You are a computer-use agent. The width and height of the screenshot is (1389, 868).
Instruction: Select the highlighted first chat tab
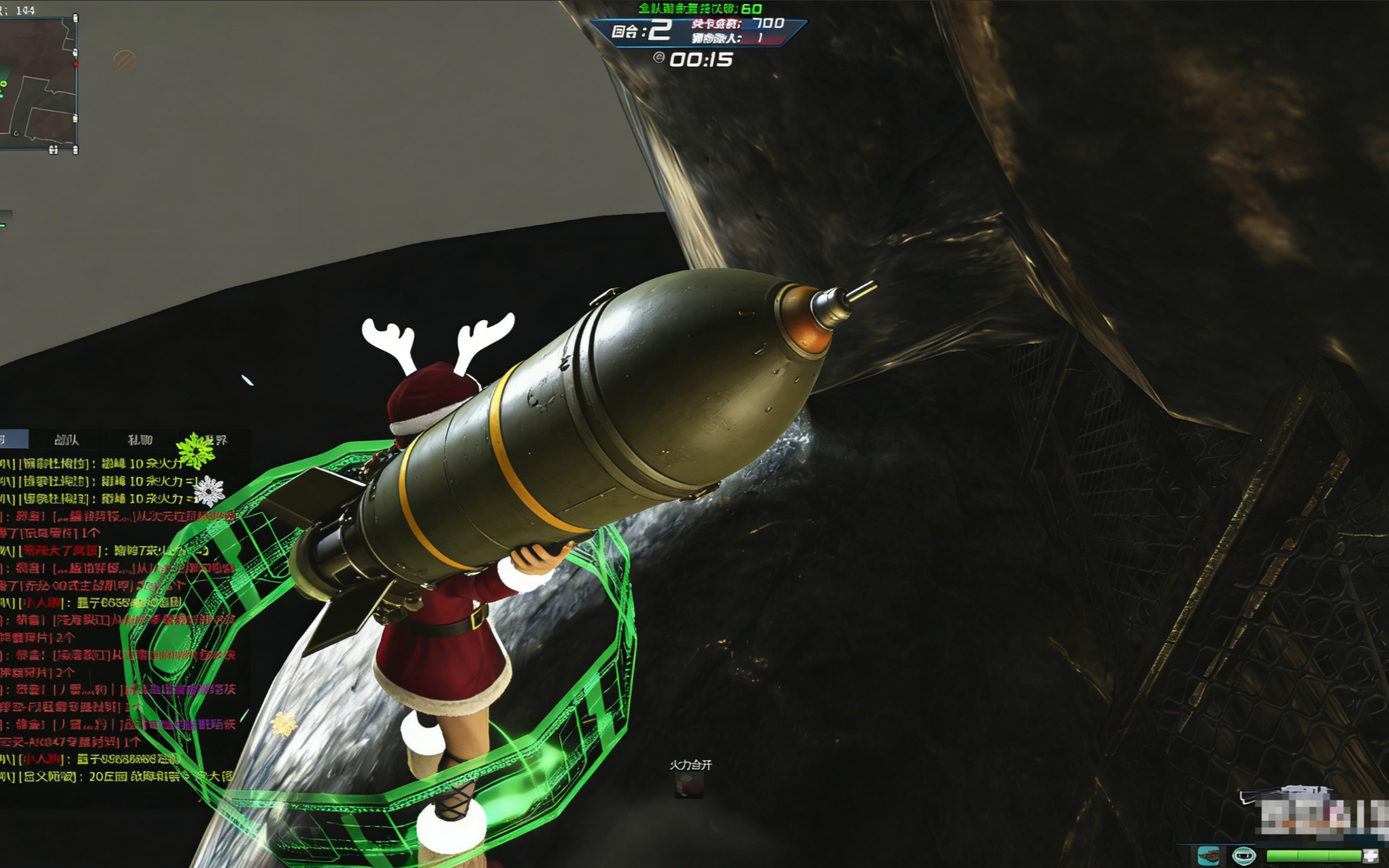pos(13,440)
